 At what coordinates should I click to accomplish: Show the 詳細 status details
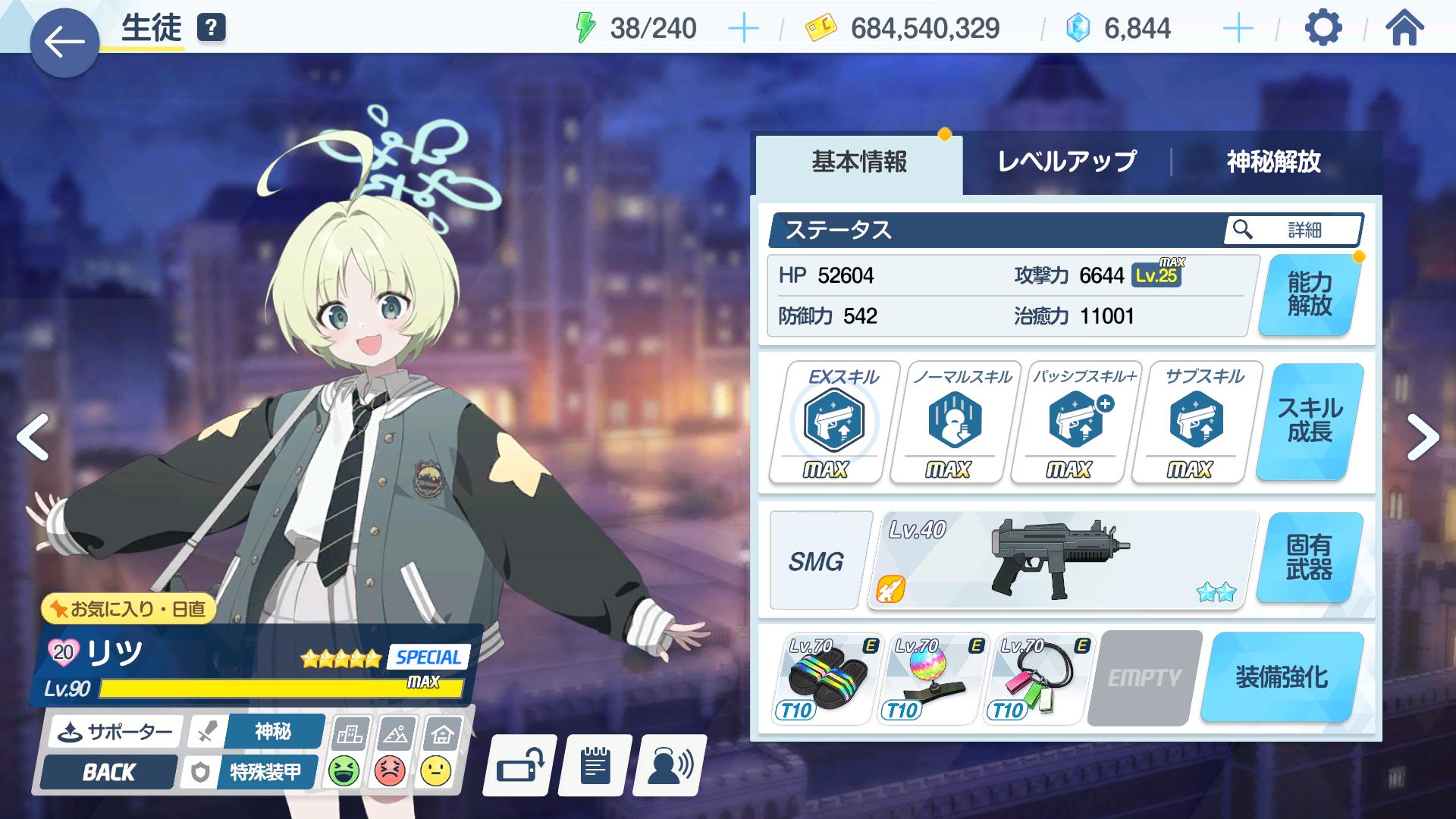1292,230
